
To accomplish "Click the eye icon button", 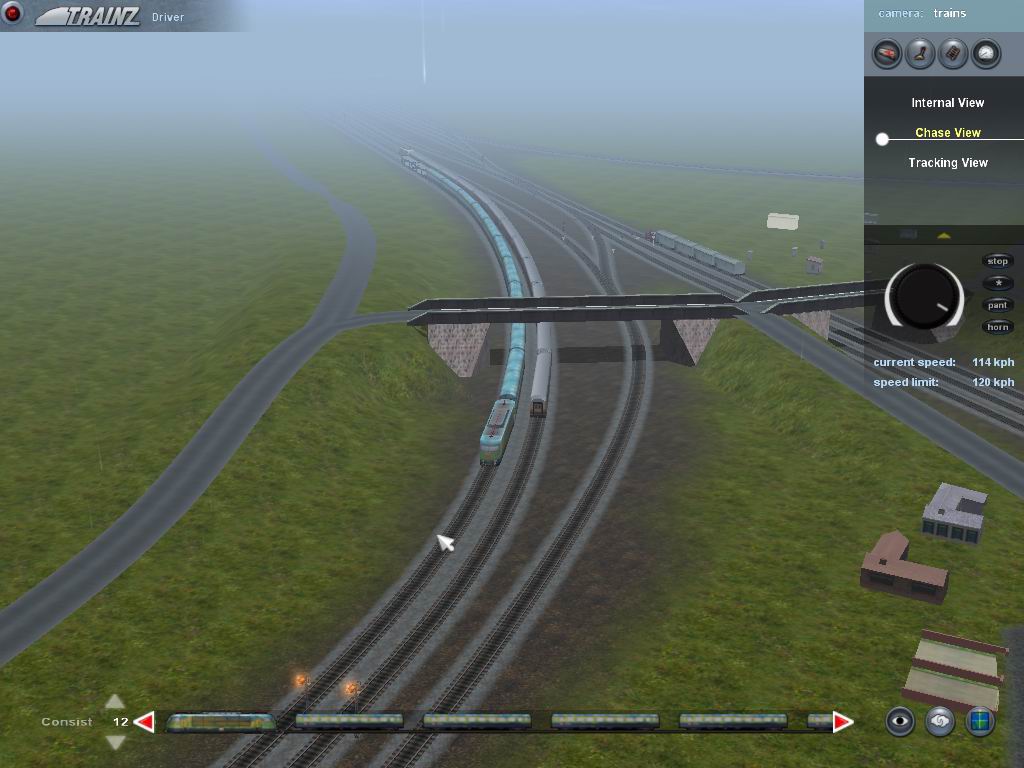I will point(900,721).
